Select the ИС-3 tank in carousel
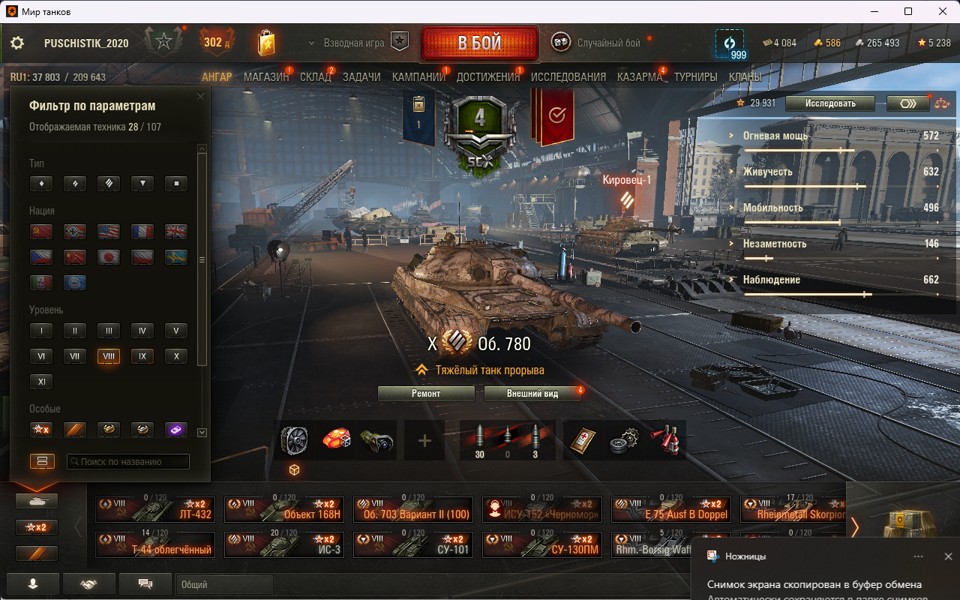 pyautogui.click(x=284, y=544)
